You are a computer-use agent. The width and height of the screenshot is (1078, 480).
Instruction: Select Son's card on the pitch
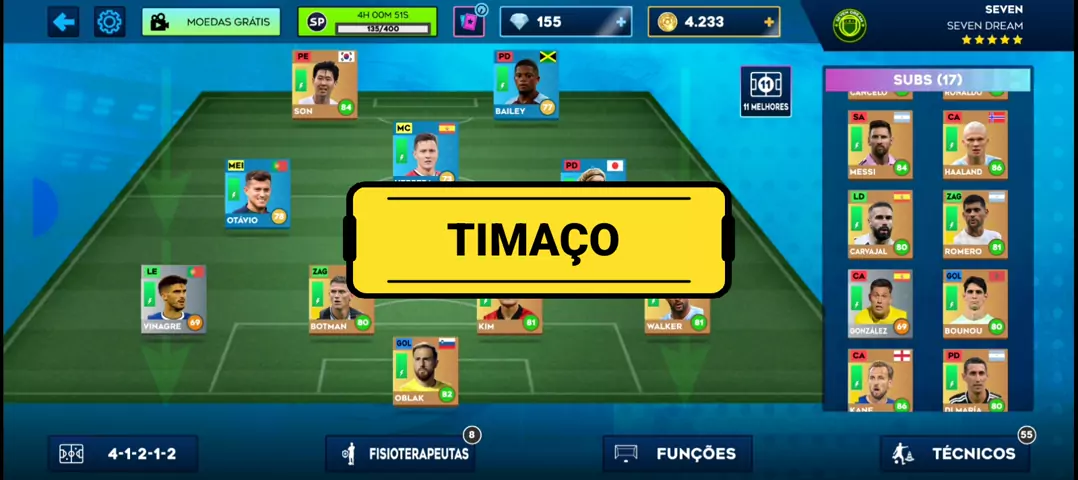[x=324, y=84]
